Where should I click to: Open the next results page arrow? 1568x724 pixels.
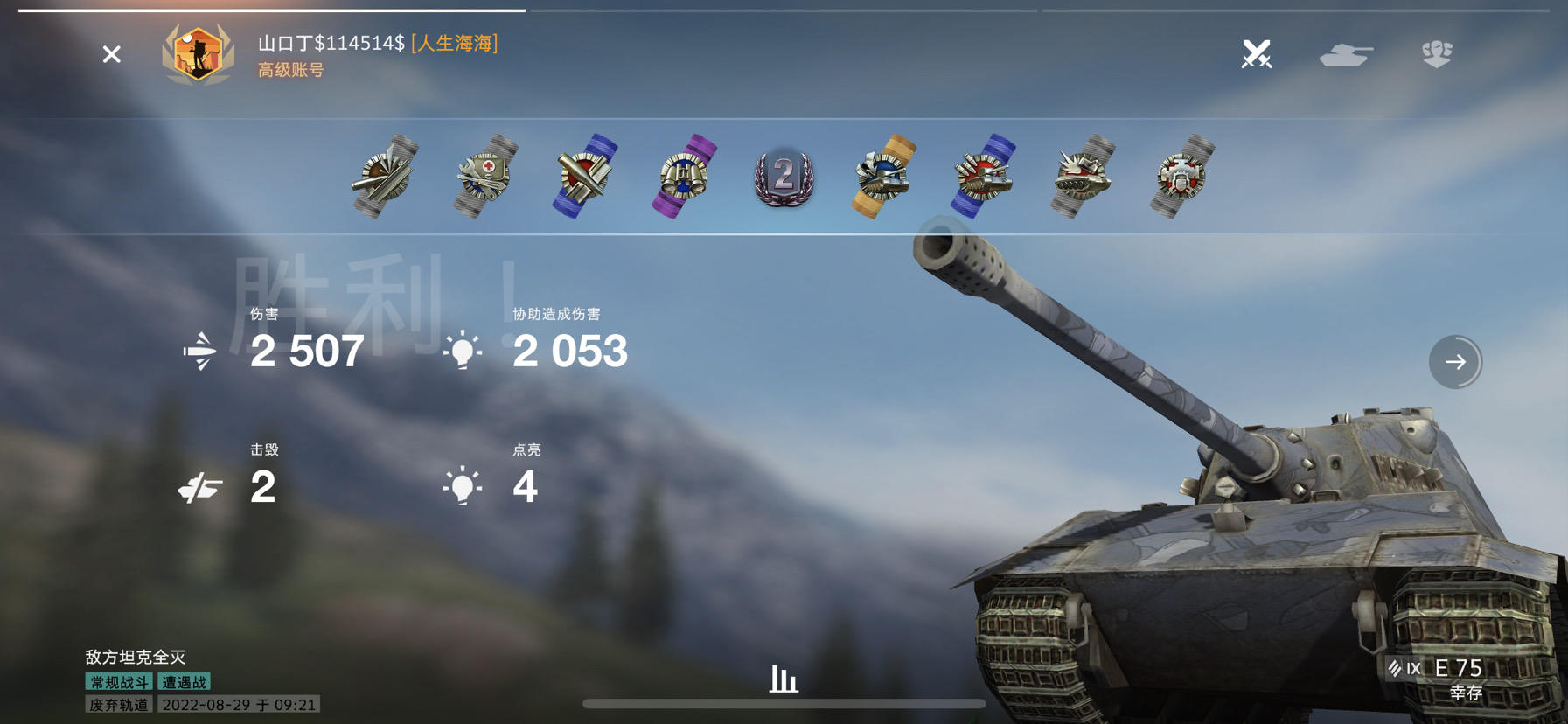(x=1456, y=361)
